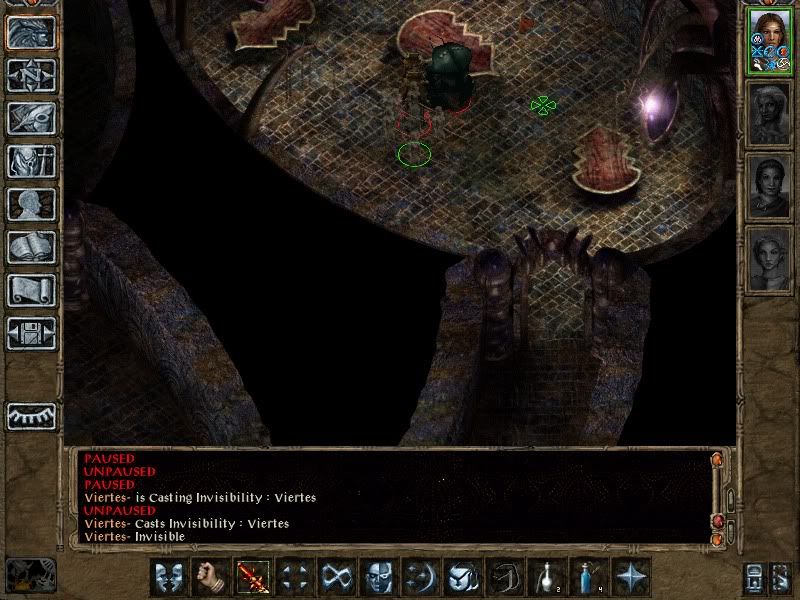Activate the four-pointed star special abilities button
The image size is (800, 600).
click(632, 577)
